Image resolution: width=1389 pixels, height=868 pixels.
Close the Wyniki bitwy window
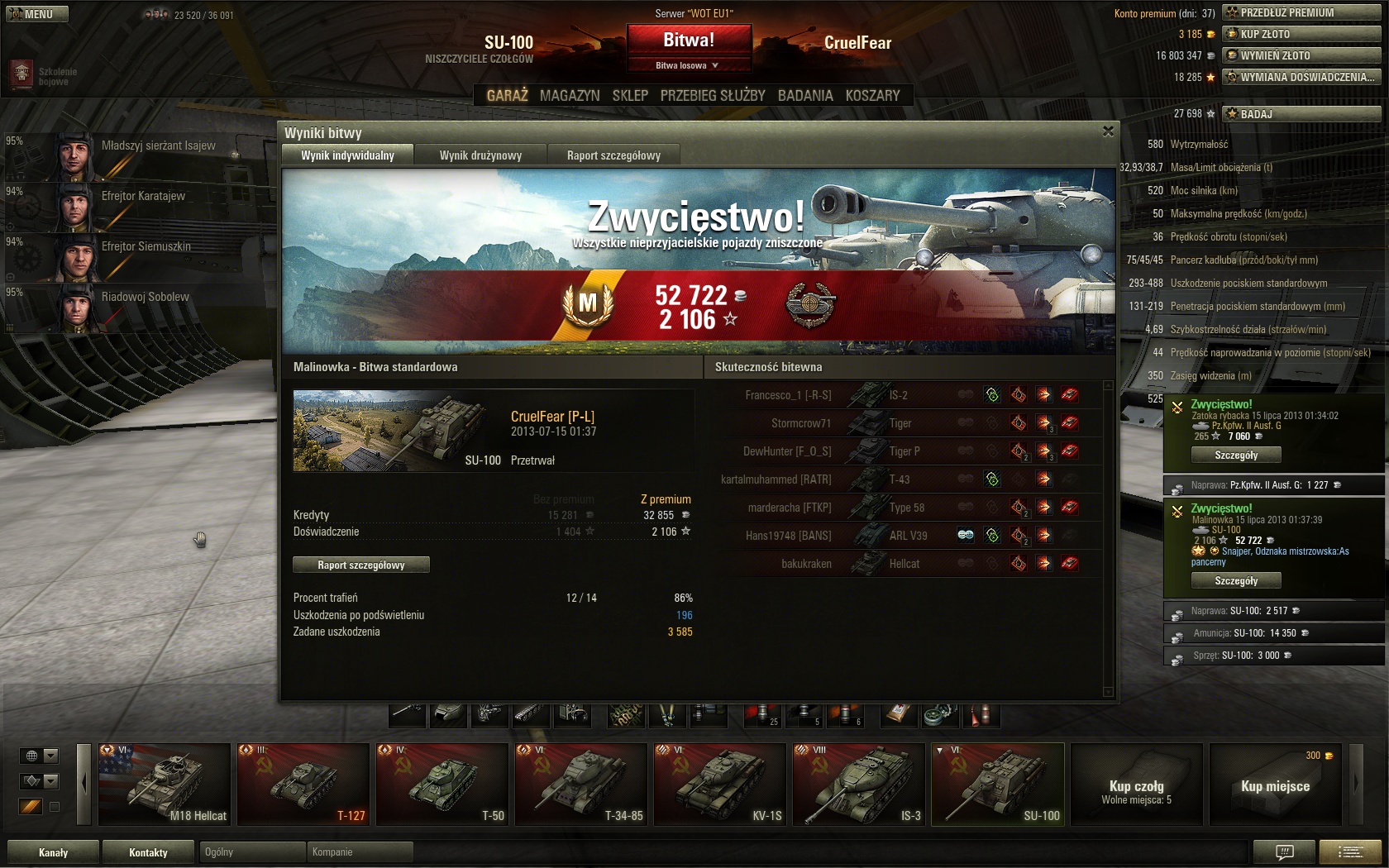(1108, 131)
